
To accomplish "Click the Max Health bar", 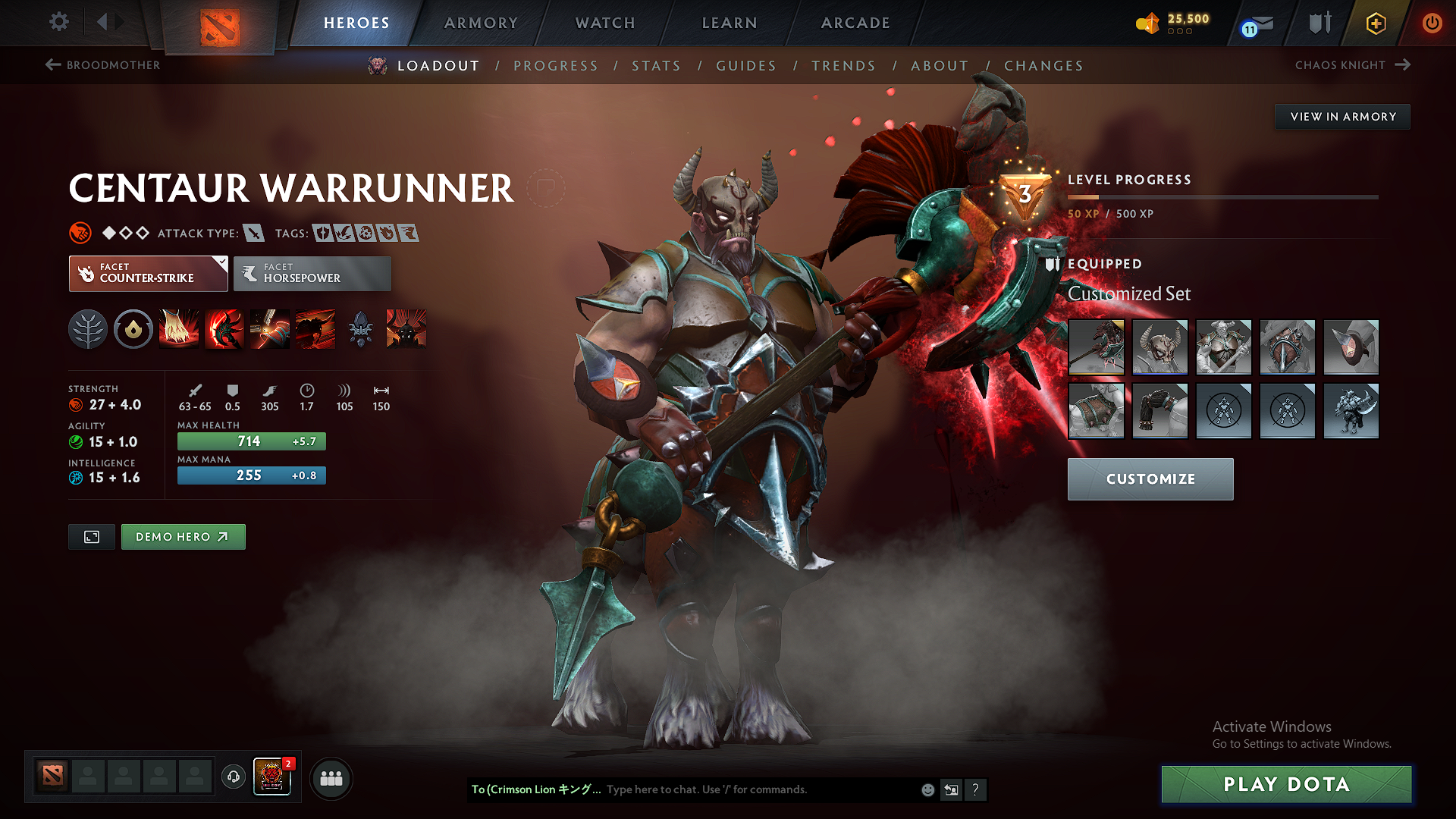I will [251, 441].
